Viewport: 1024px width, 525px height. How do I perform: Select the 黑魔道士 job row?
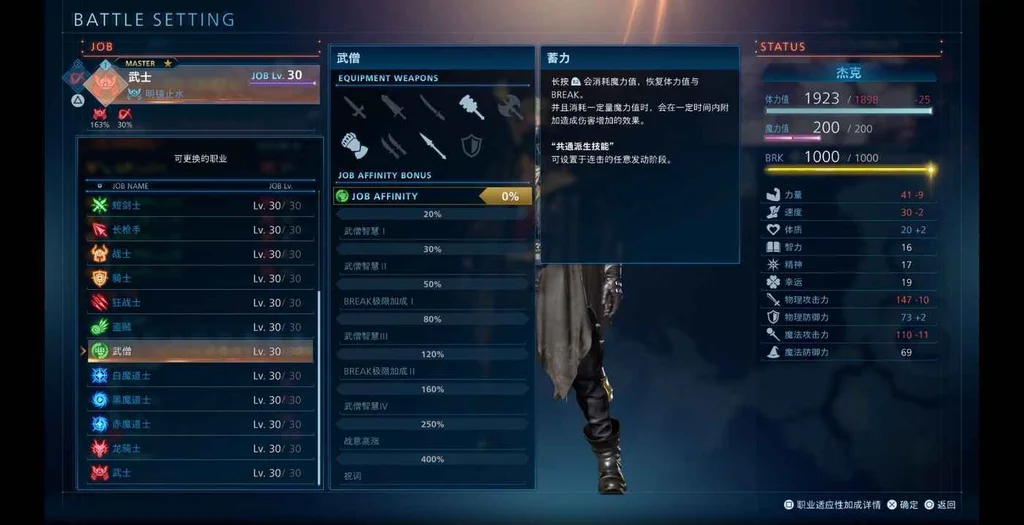pos(200,400)
